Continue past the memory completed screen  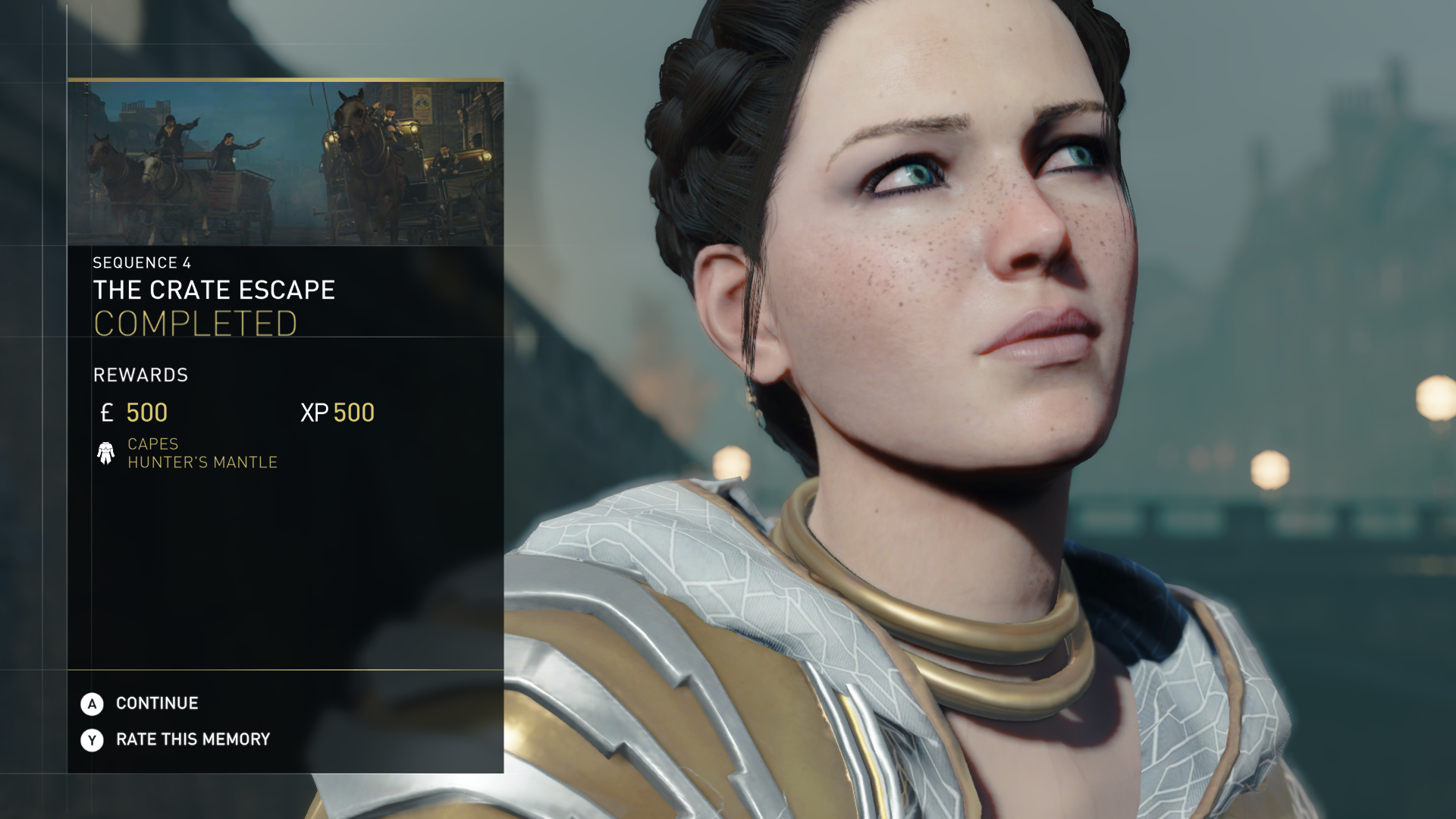point(156,704)
